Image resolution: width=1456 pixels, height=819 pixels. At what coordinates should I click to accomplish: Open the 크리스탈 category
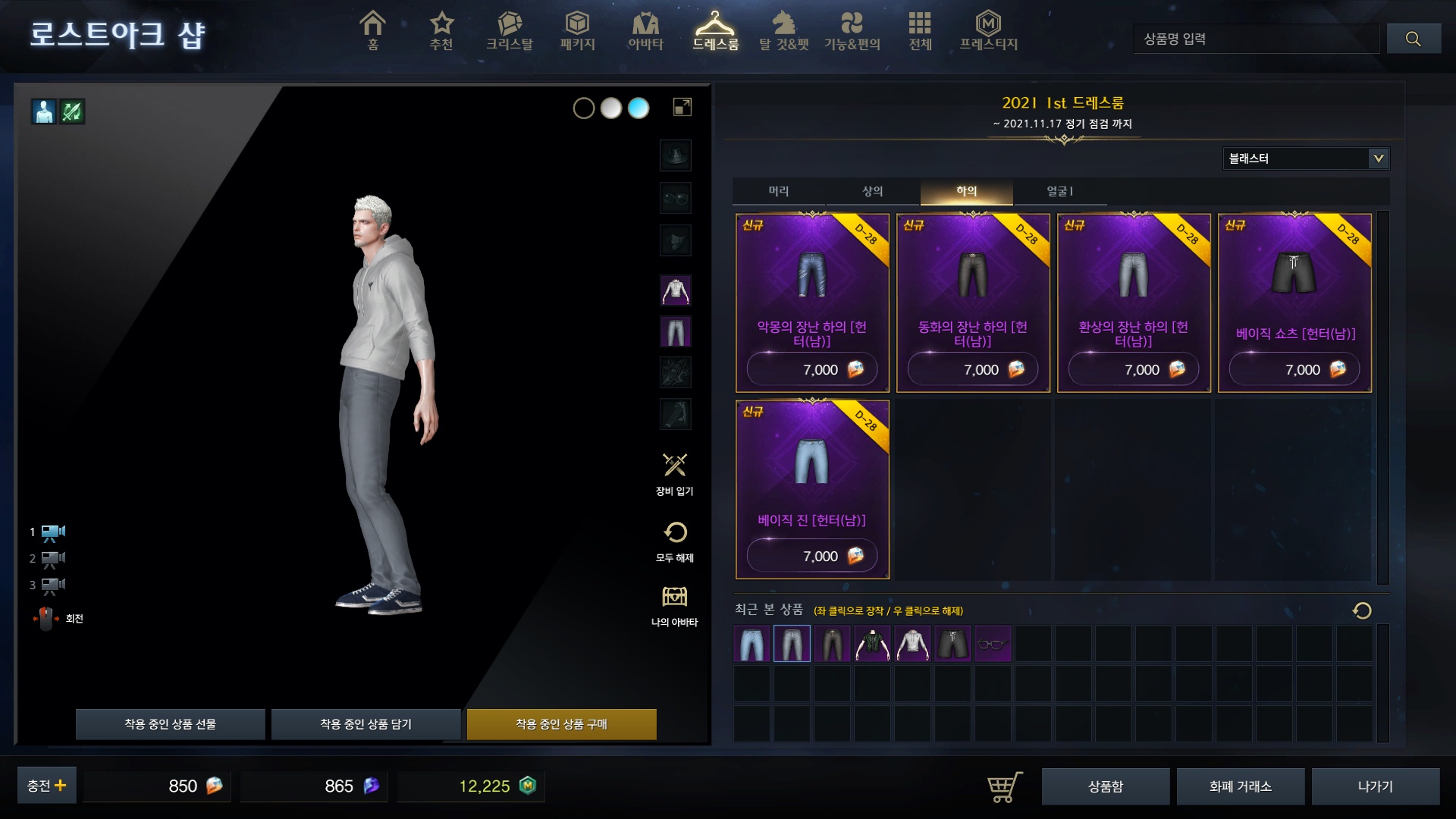pos(510,31)
